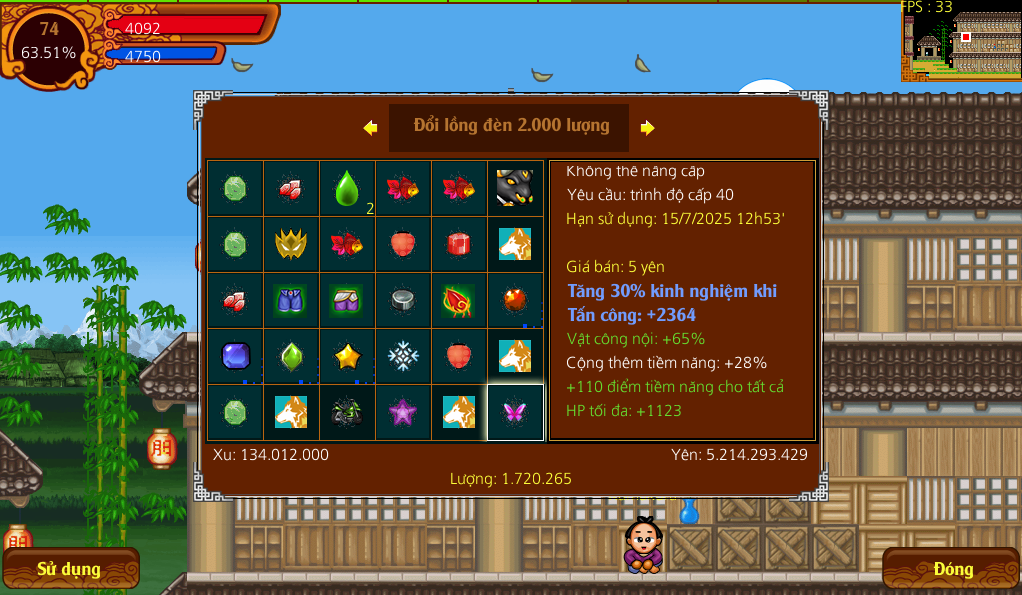
Task: Select the blue sapphire gem slot
Action: point(235,356)
